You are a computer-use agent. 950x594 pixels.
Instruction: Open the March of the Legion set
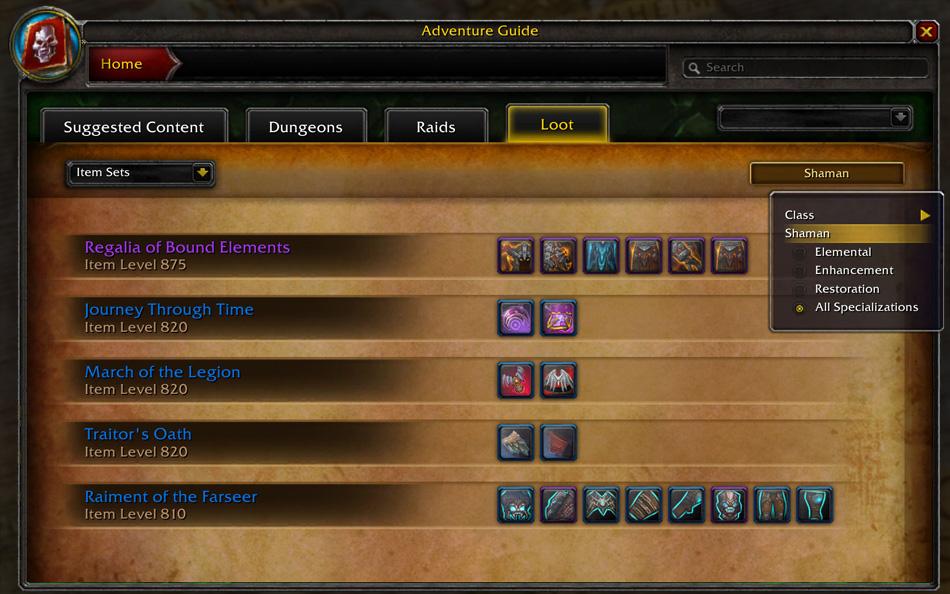pyautogui.click(x=162, y=372)
